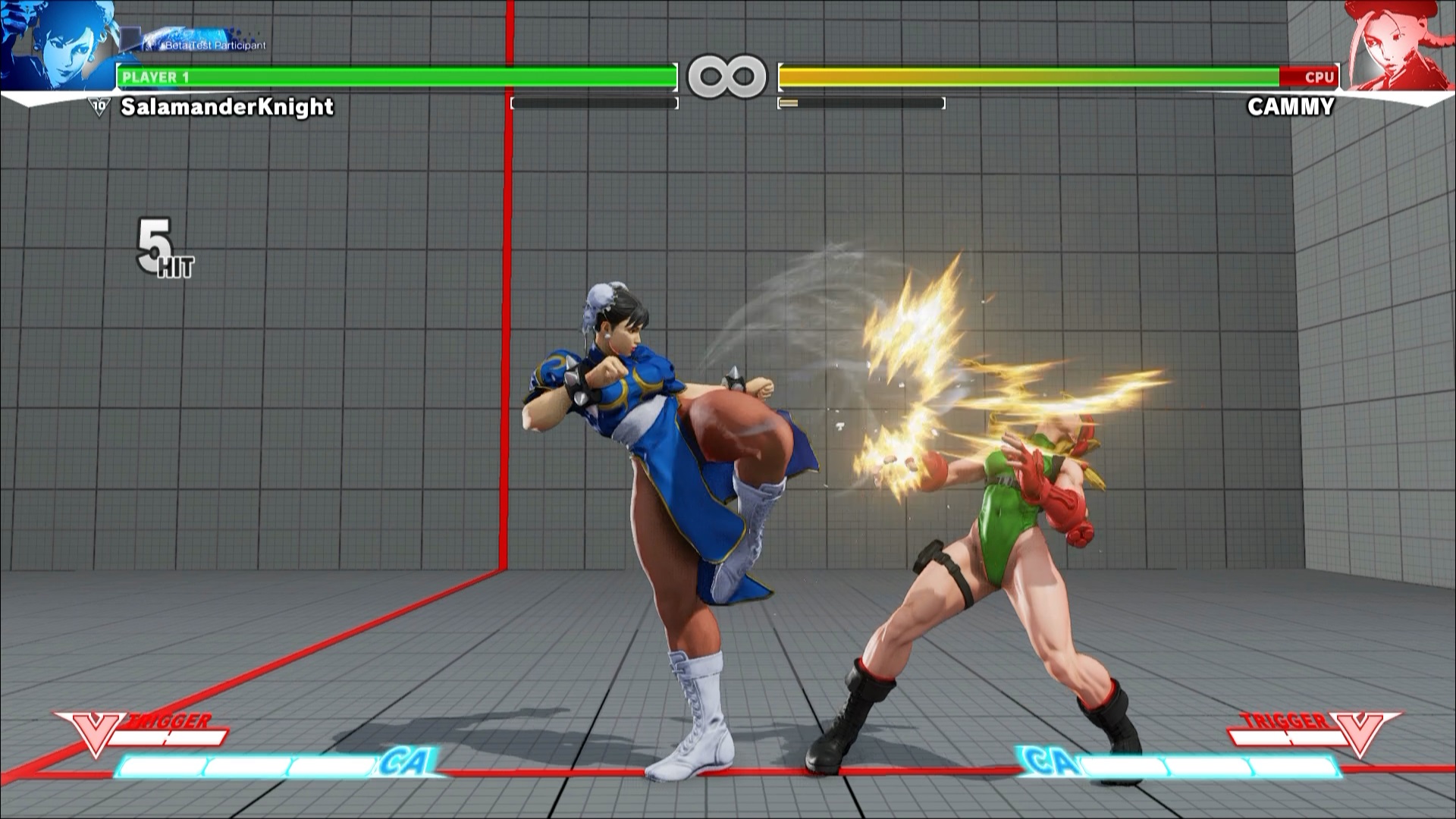Image resolution: width=1456 pixels, height=819 pixels.
Task: Click Cammy's red CPU portrait
Action: tap(1398, 45)
